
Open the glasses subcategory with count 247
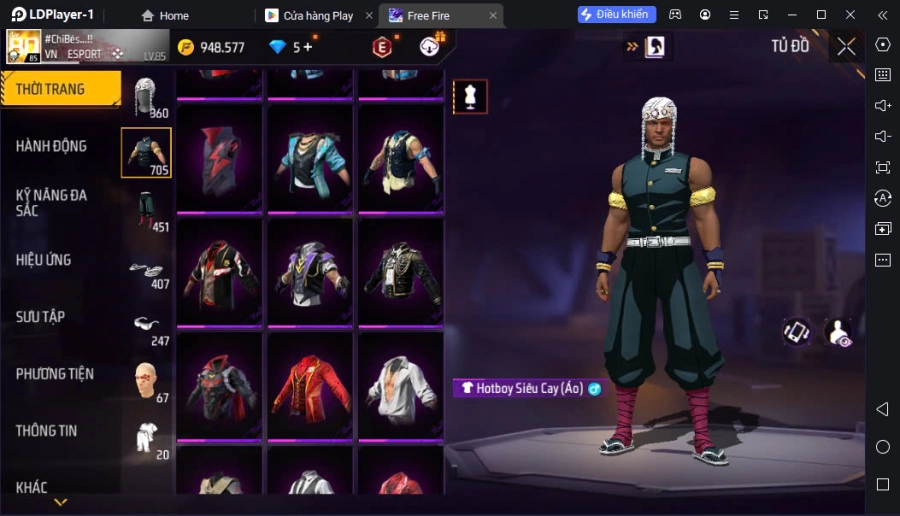(147, 327)
